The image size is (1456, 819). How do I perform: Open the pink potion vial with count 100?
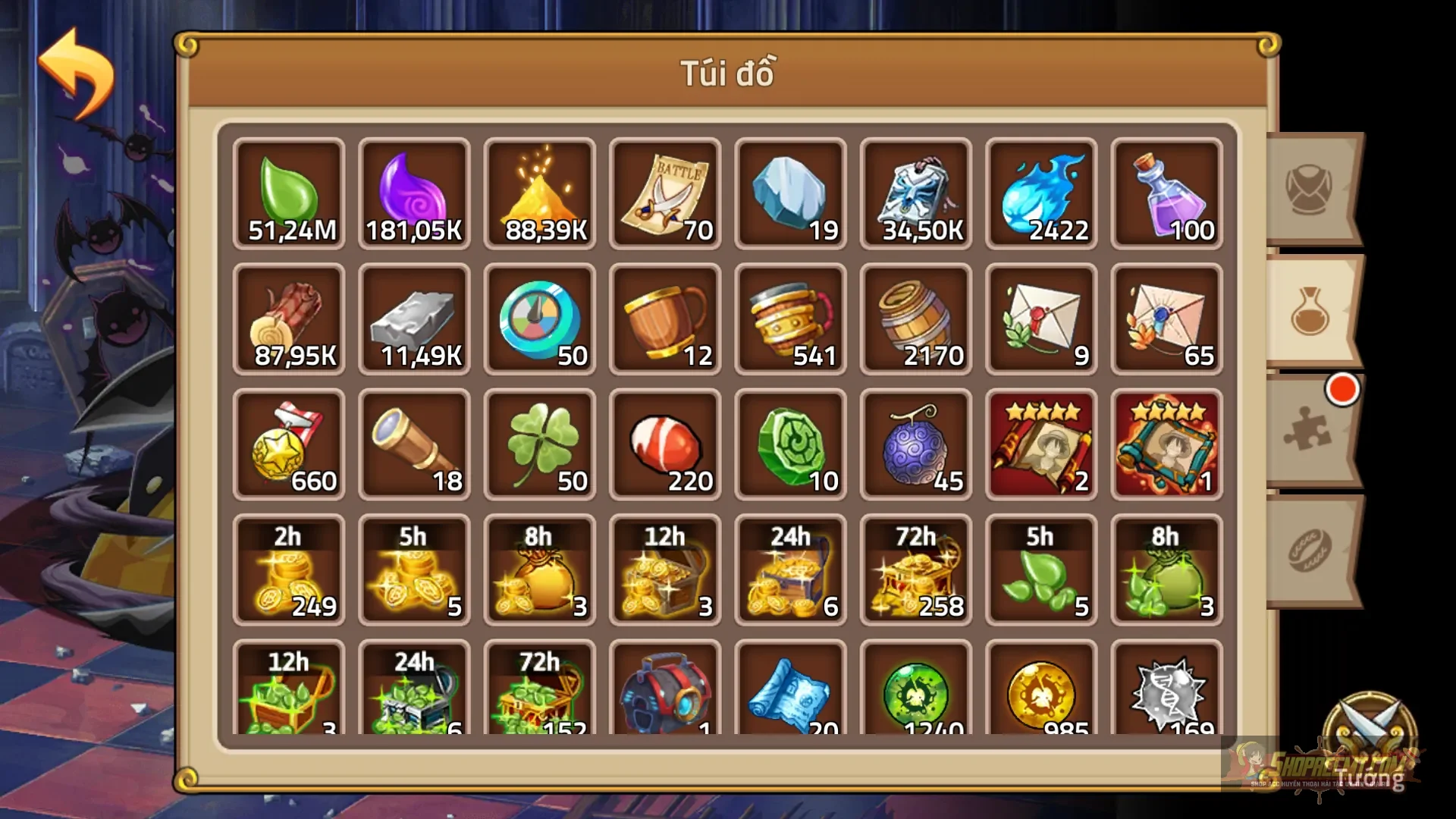(1166, 193)
